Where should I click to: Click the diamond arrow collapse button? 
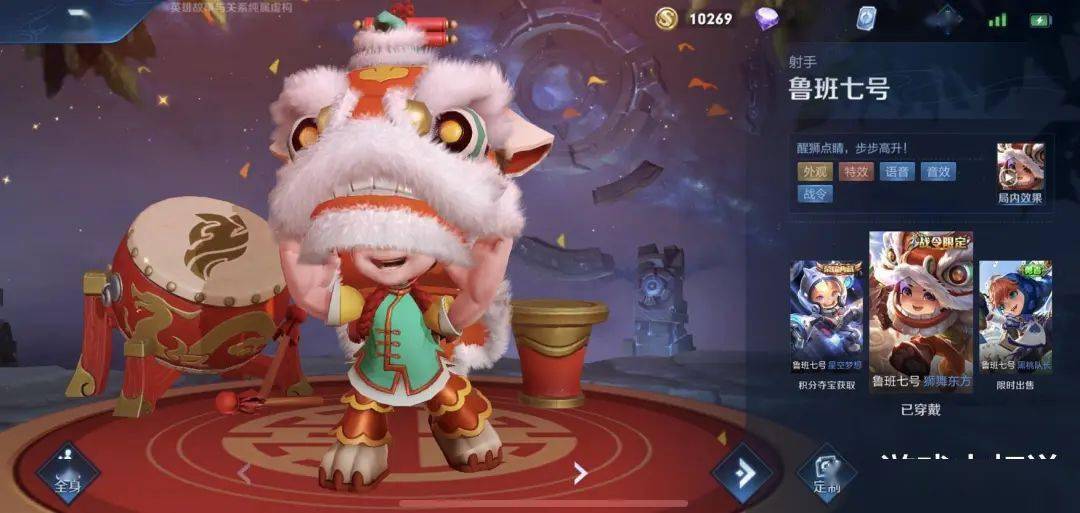point(742,474)
